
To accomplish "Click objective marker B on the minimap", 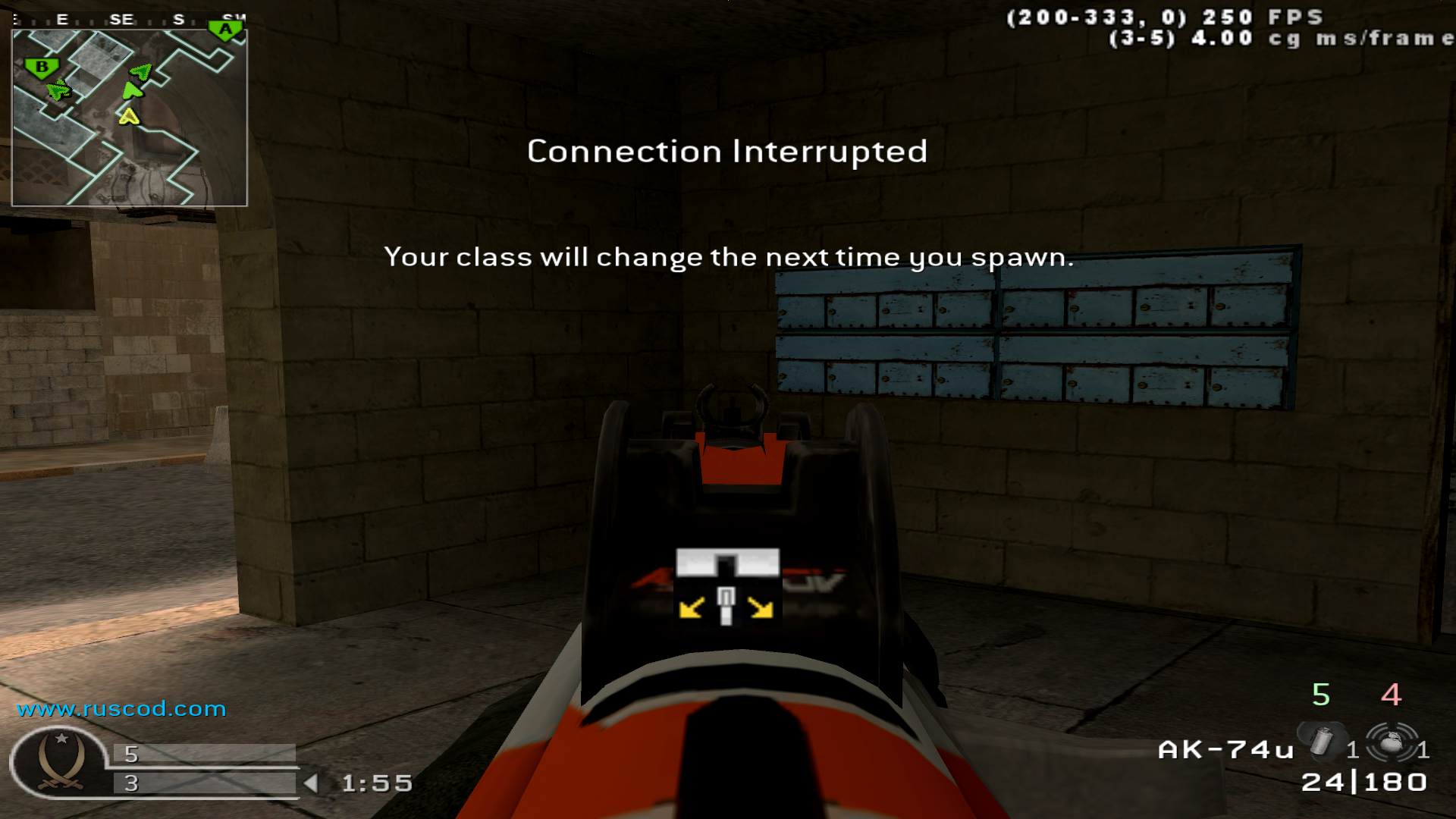I will pyautogui.click(x=40, y=68).
